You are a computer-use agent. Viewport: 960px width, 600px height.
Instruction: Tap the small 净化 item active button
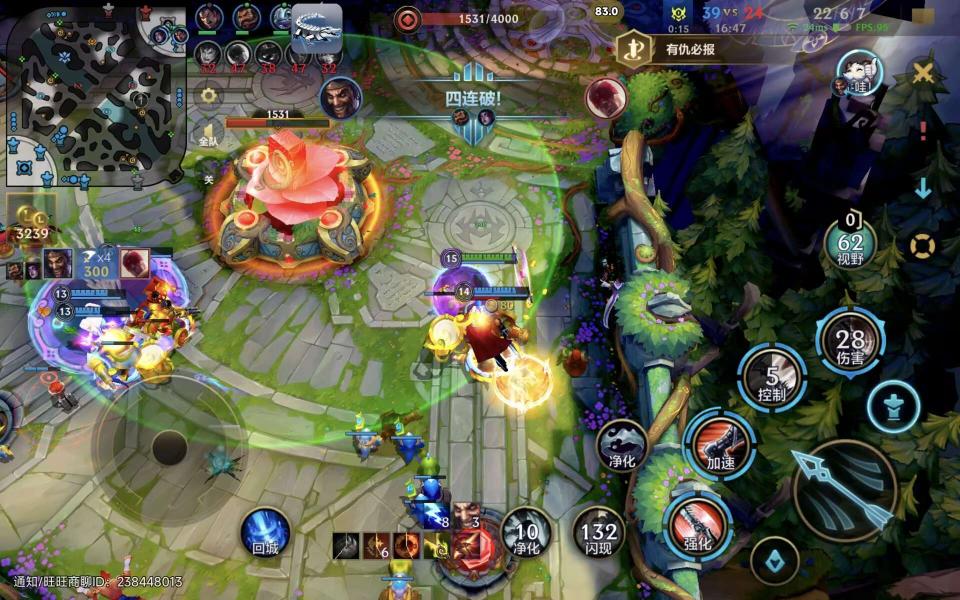point(622,444)
